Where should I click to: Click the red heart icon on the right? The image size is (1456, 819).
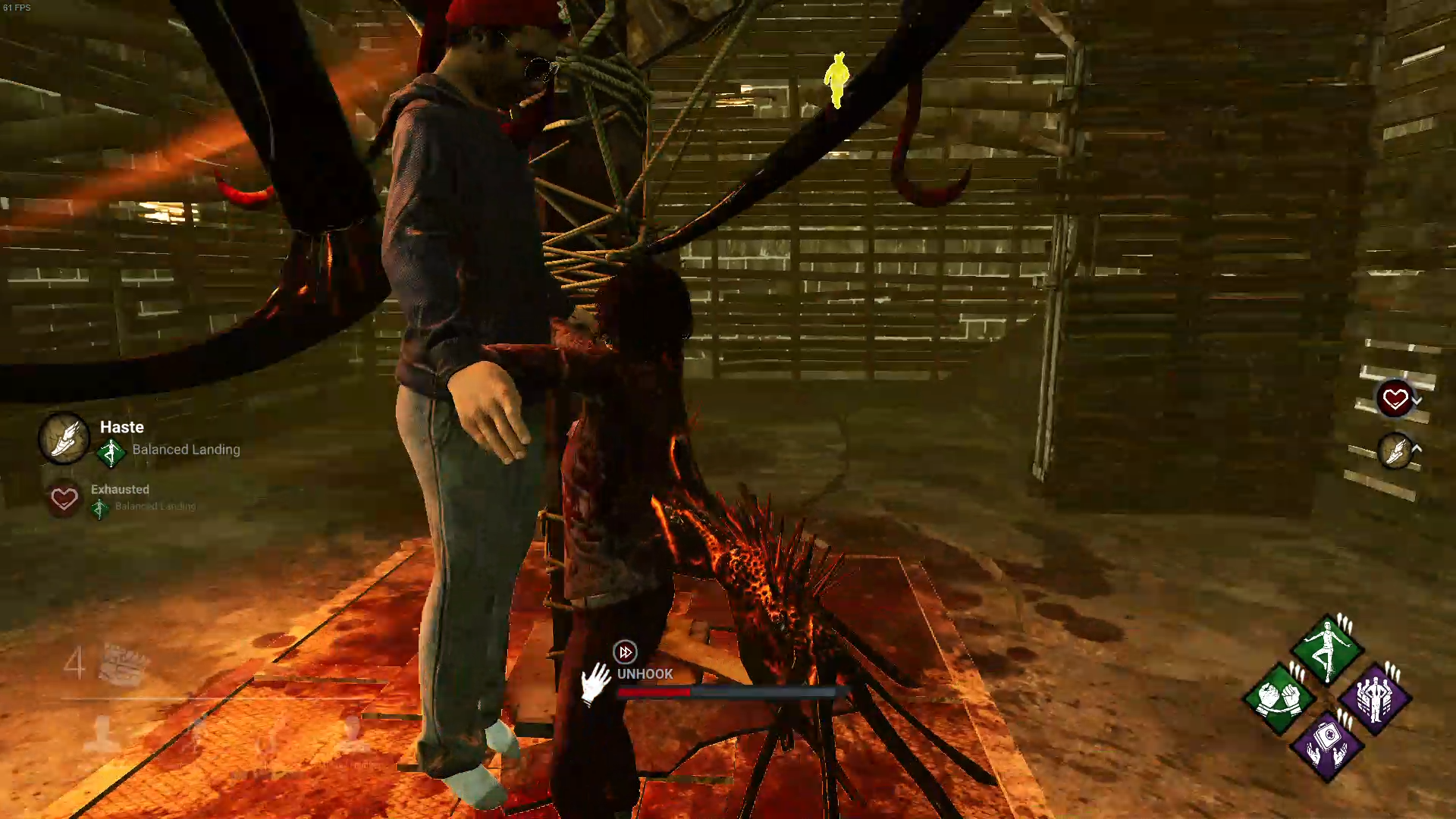1395,396
